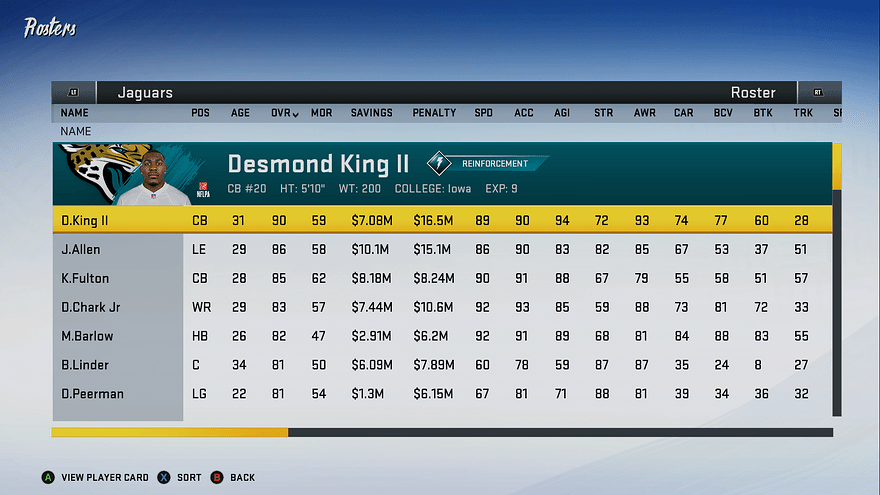The image size is (880, 495).
Task: Sort roster by the OVR column header
Action: [284, 113]
